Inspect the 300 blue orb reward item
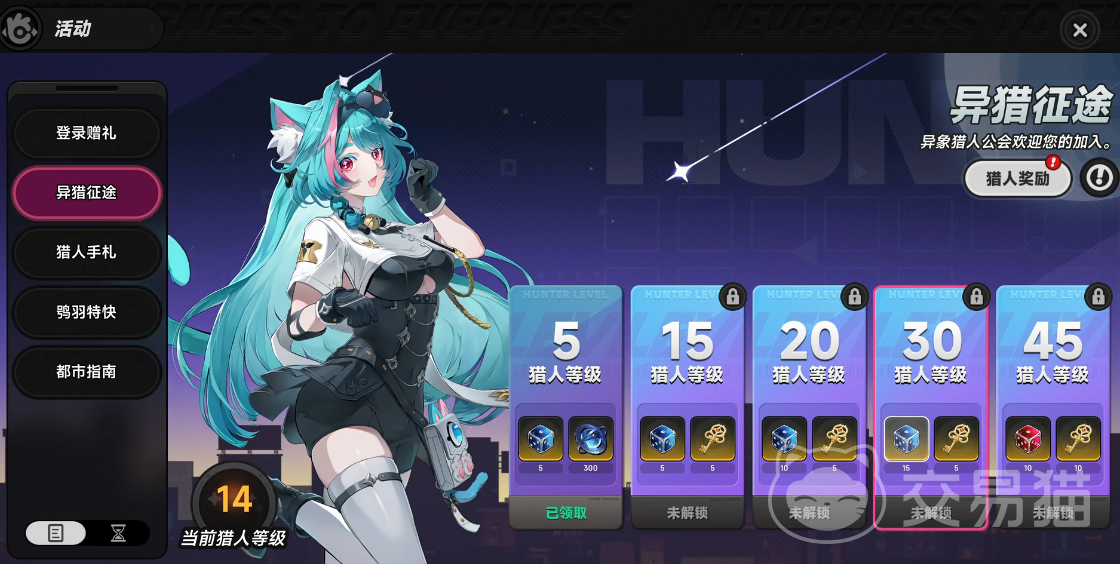The image size is (1120, 564). point(591,439)
